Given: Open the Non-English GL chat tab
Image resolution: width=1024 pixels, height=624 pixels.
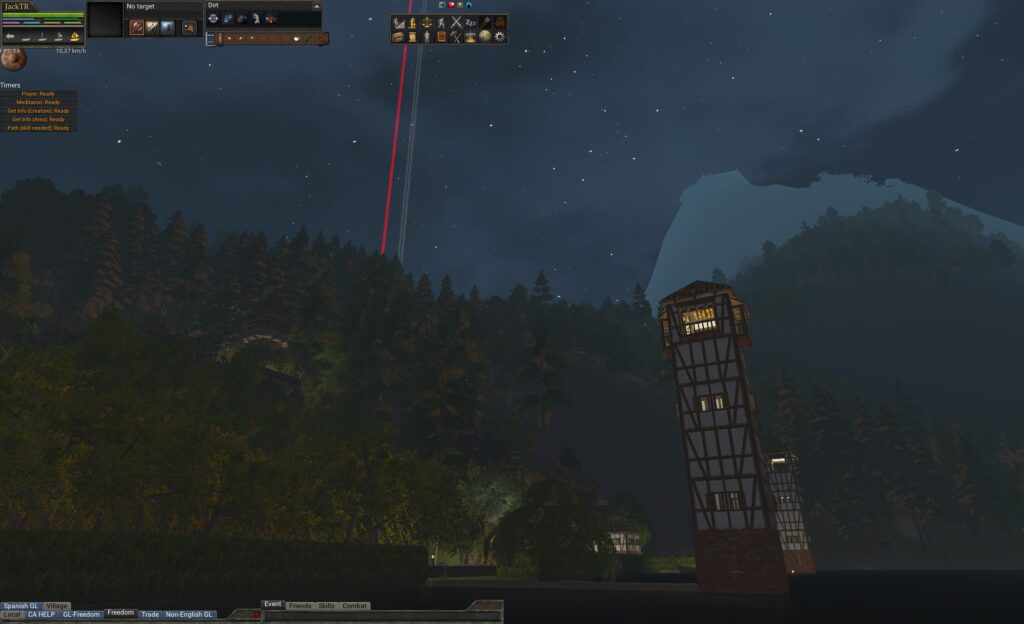Looking at the screenshot, I should pos(189,614).
